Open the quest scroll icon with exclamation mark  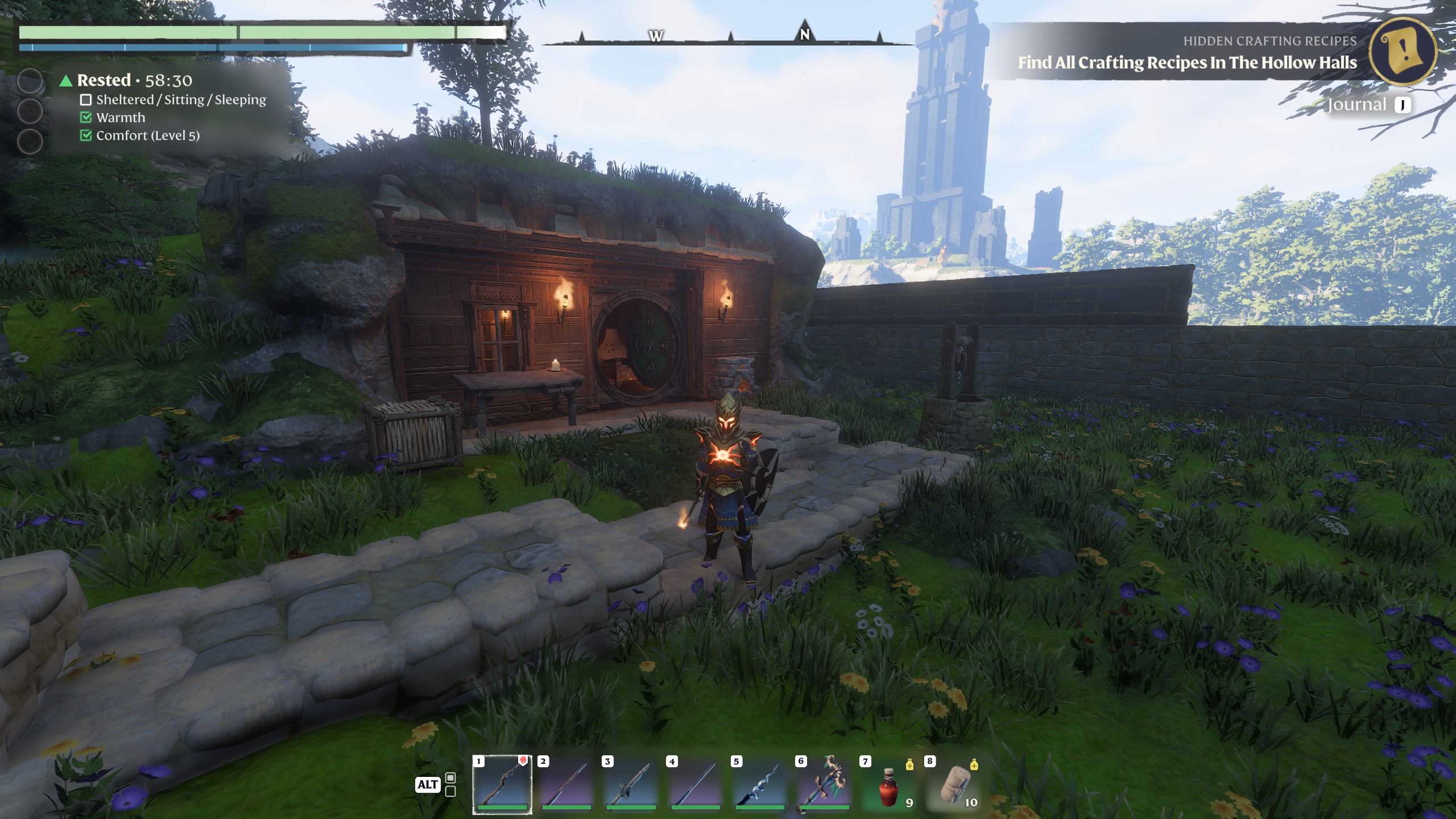coord(1404,53)
